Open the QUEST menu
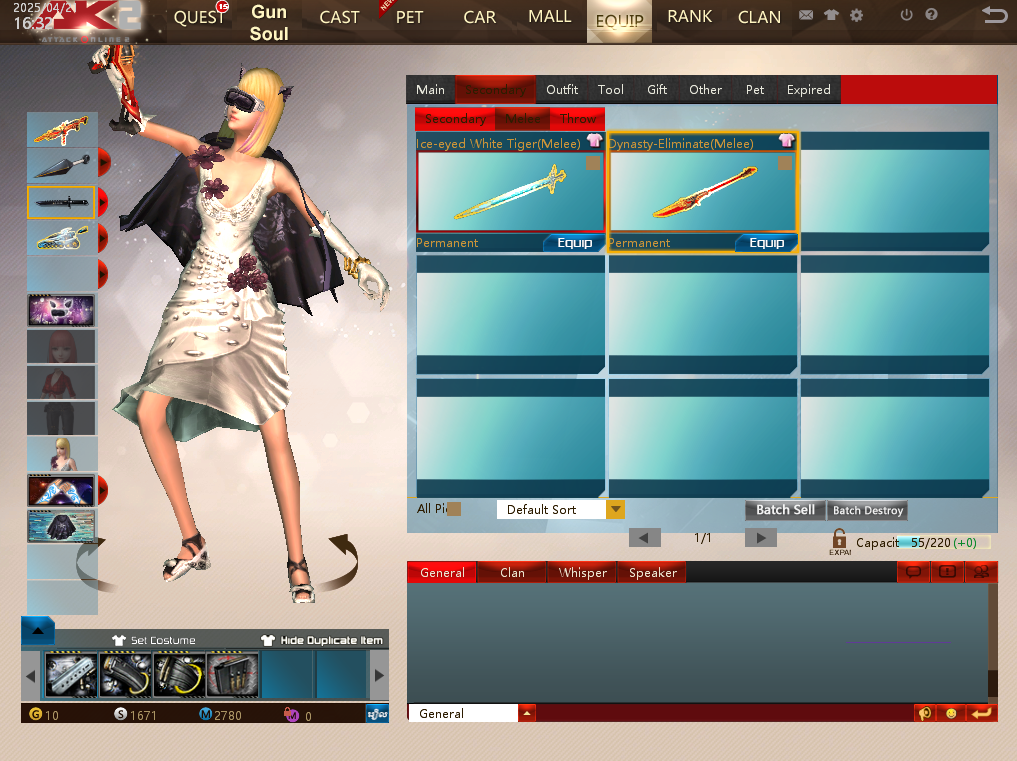1017x761 pixels. [200, 17]
